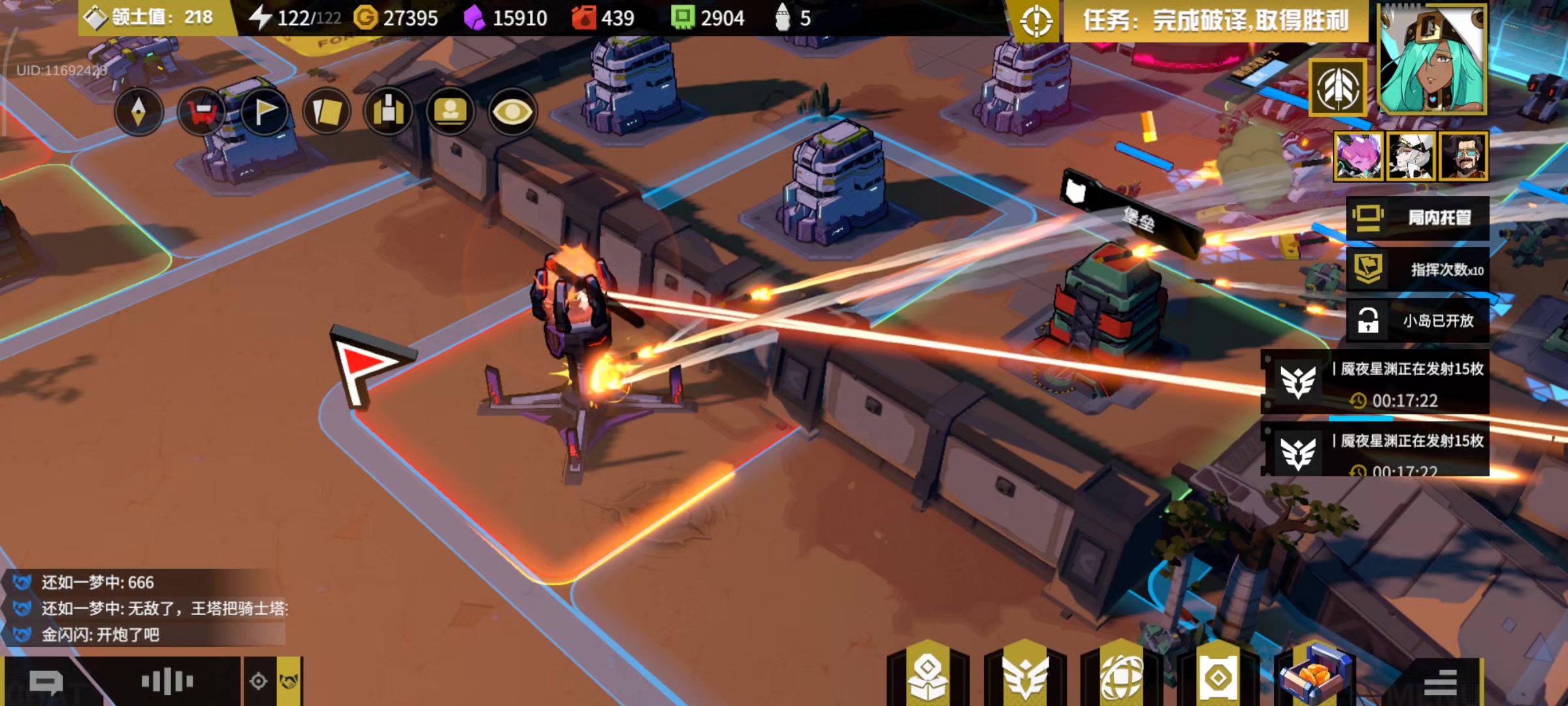
Task: Click the 小岛已开放 island unlock button
Action: point(1418,320)
